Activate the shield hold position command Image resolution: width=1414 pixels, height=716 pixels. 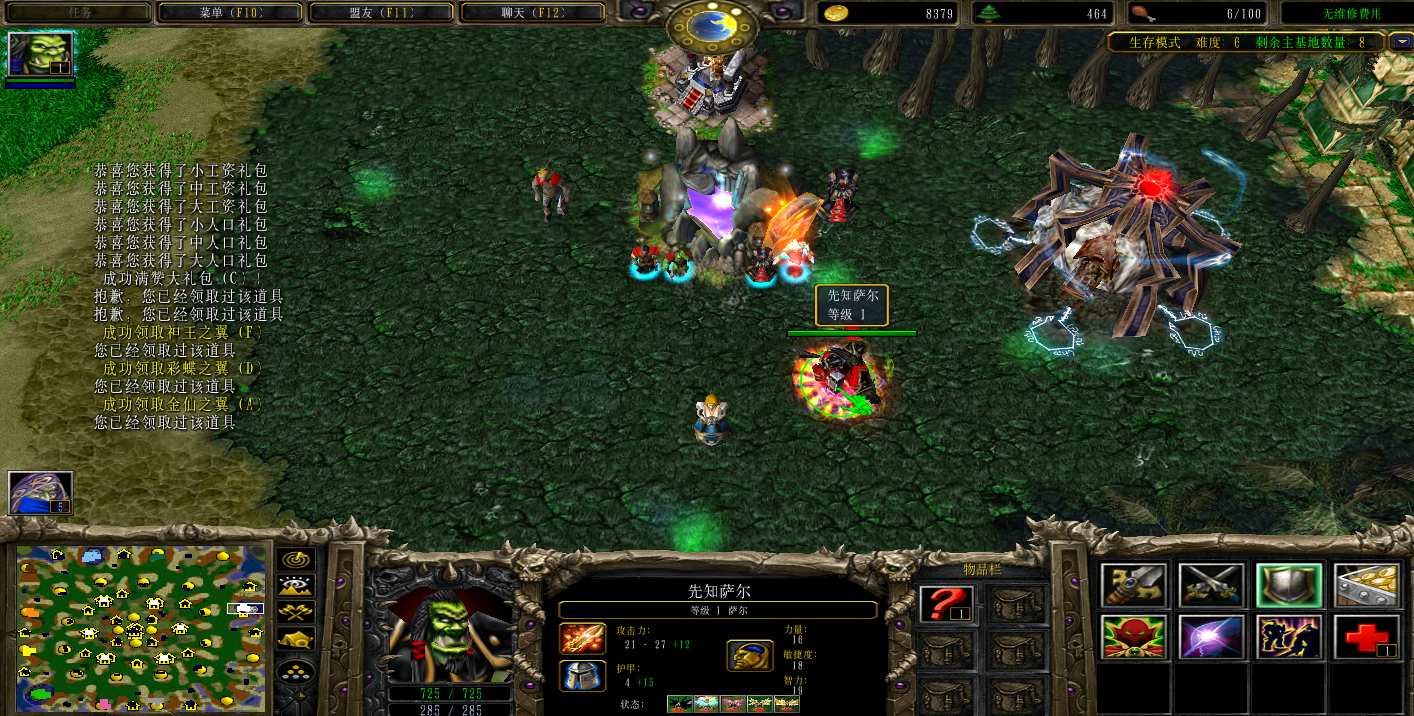click(1289, 586)
